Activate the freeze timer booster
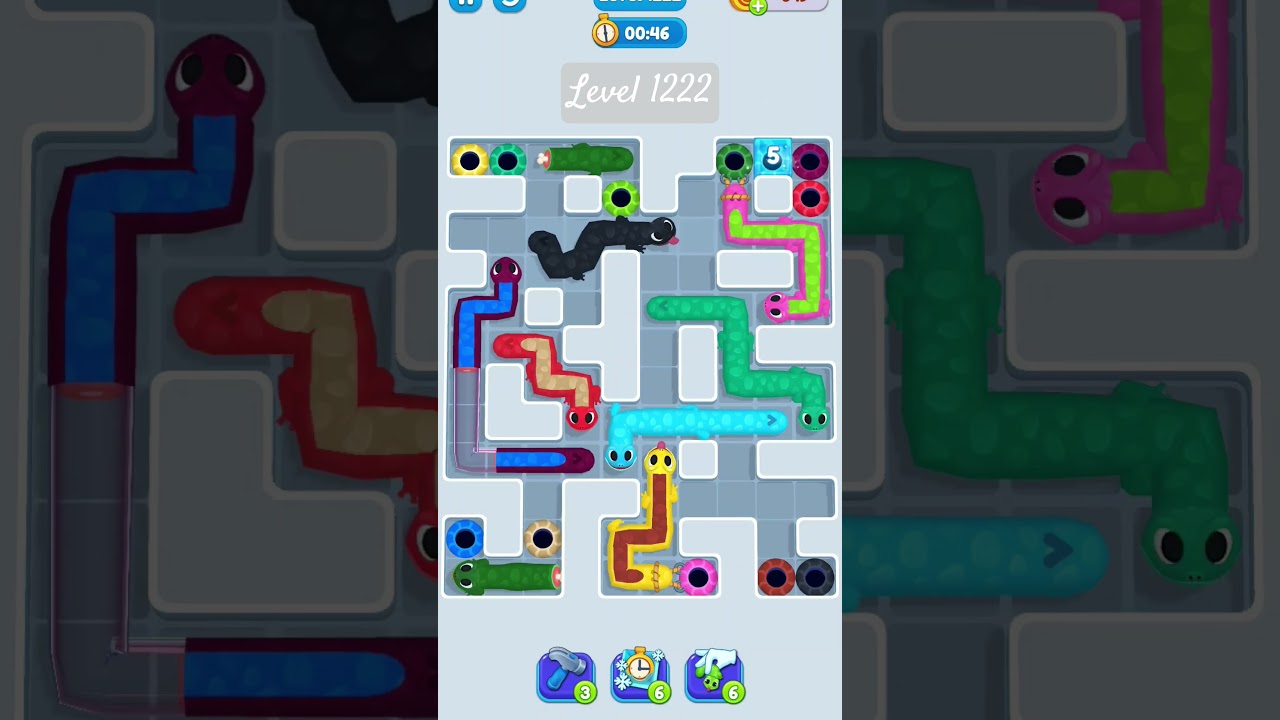 pyautogui.click(x=640, y=673)
